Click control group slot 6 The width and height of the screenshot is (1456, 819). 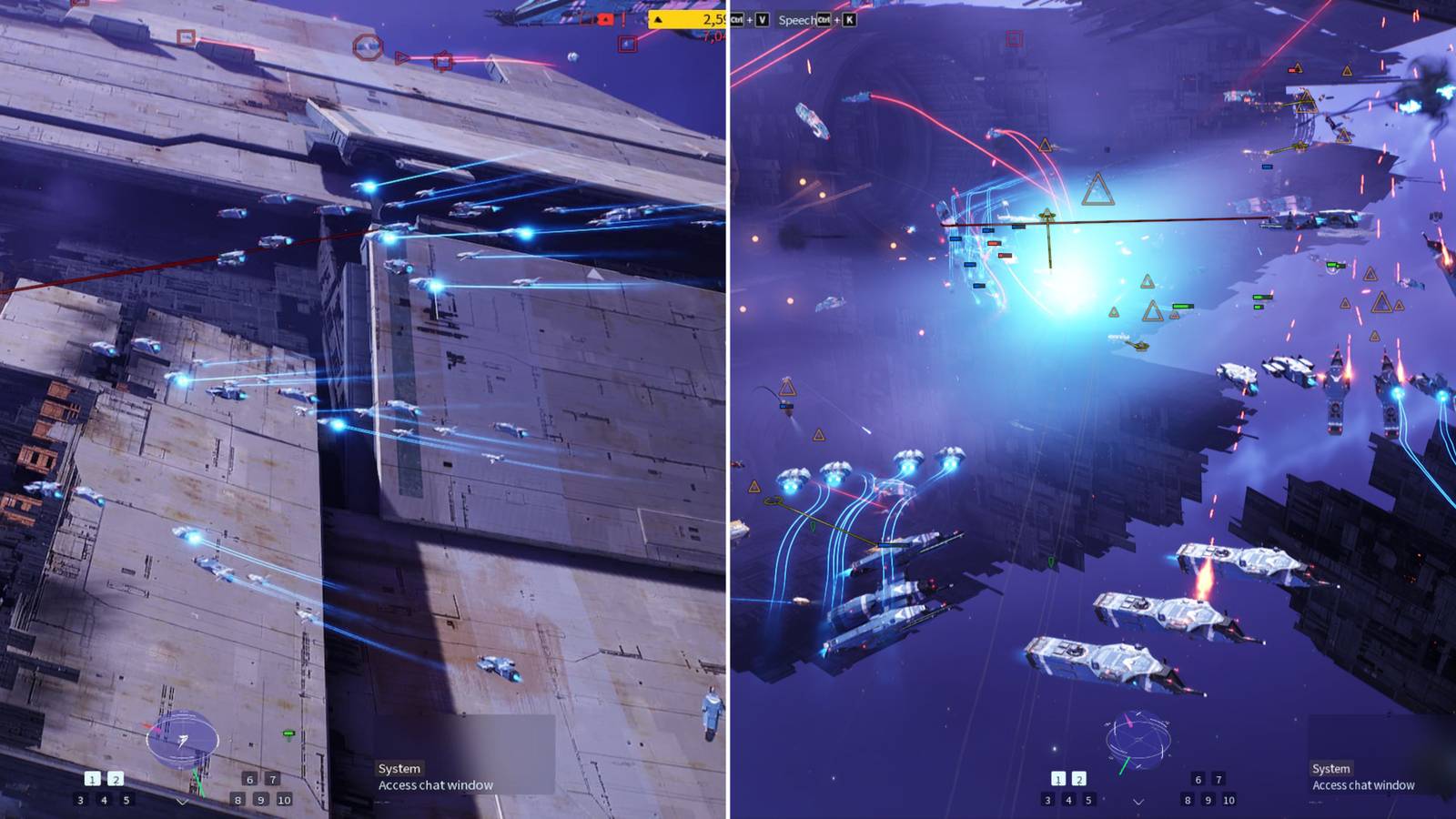coord(250,780)
